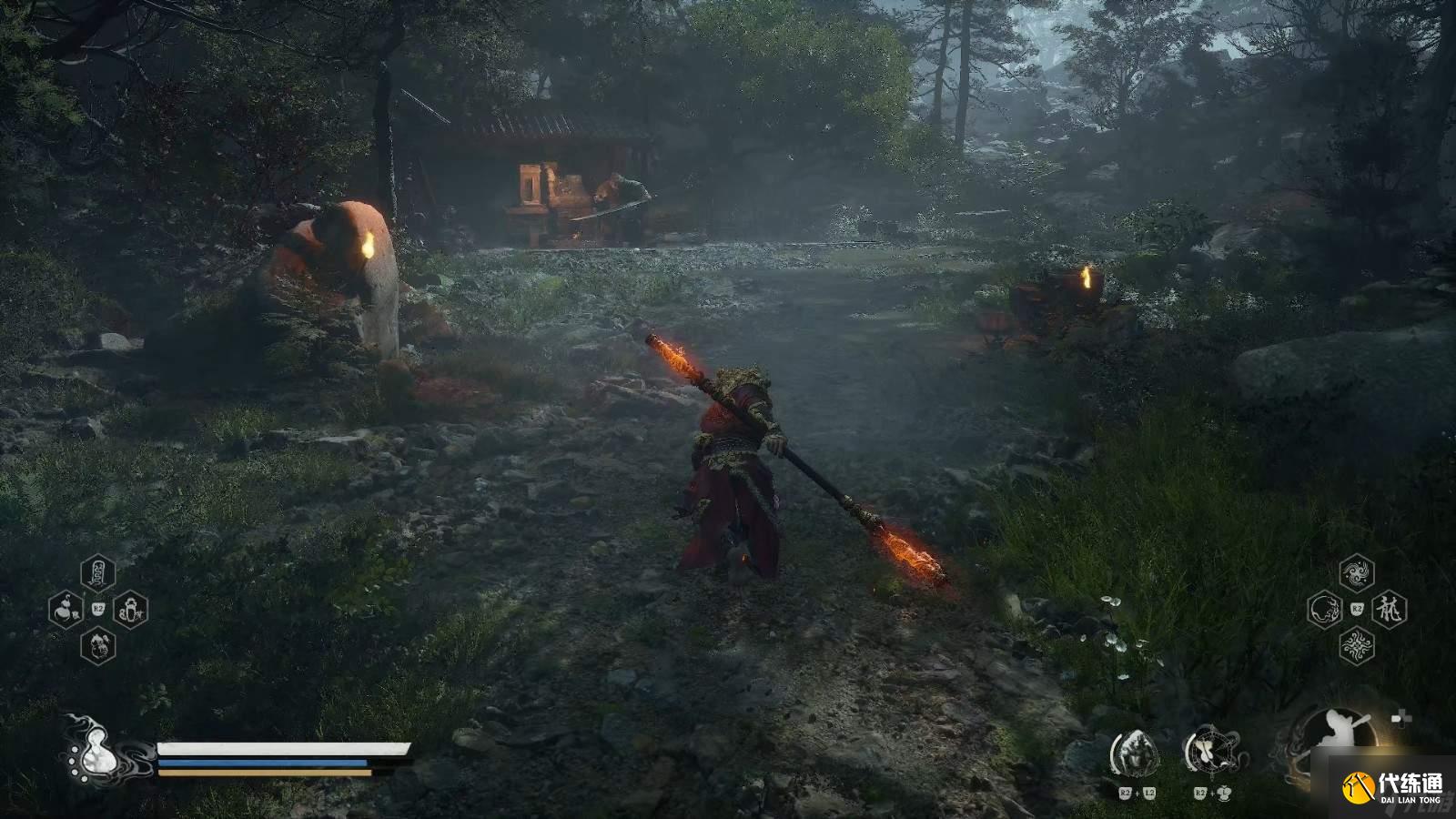Select the snake tablet item in the top hexagon
This screenshot has width=1456, height=819.
click(x=98, y=573)
